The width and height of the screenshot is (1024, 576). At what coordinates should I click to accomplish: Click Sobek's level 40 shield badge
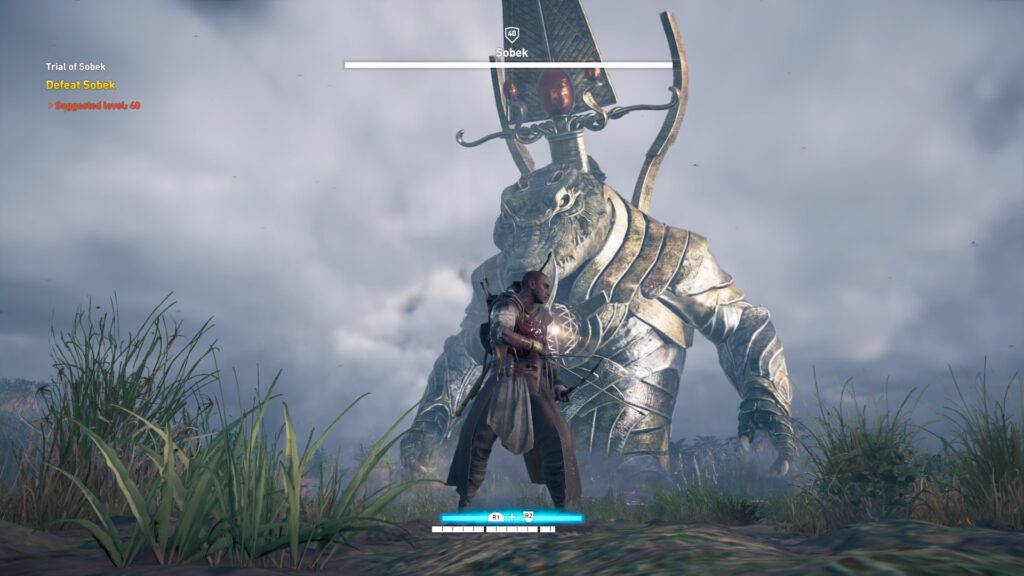coord(511,34)
